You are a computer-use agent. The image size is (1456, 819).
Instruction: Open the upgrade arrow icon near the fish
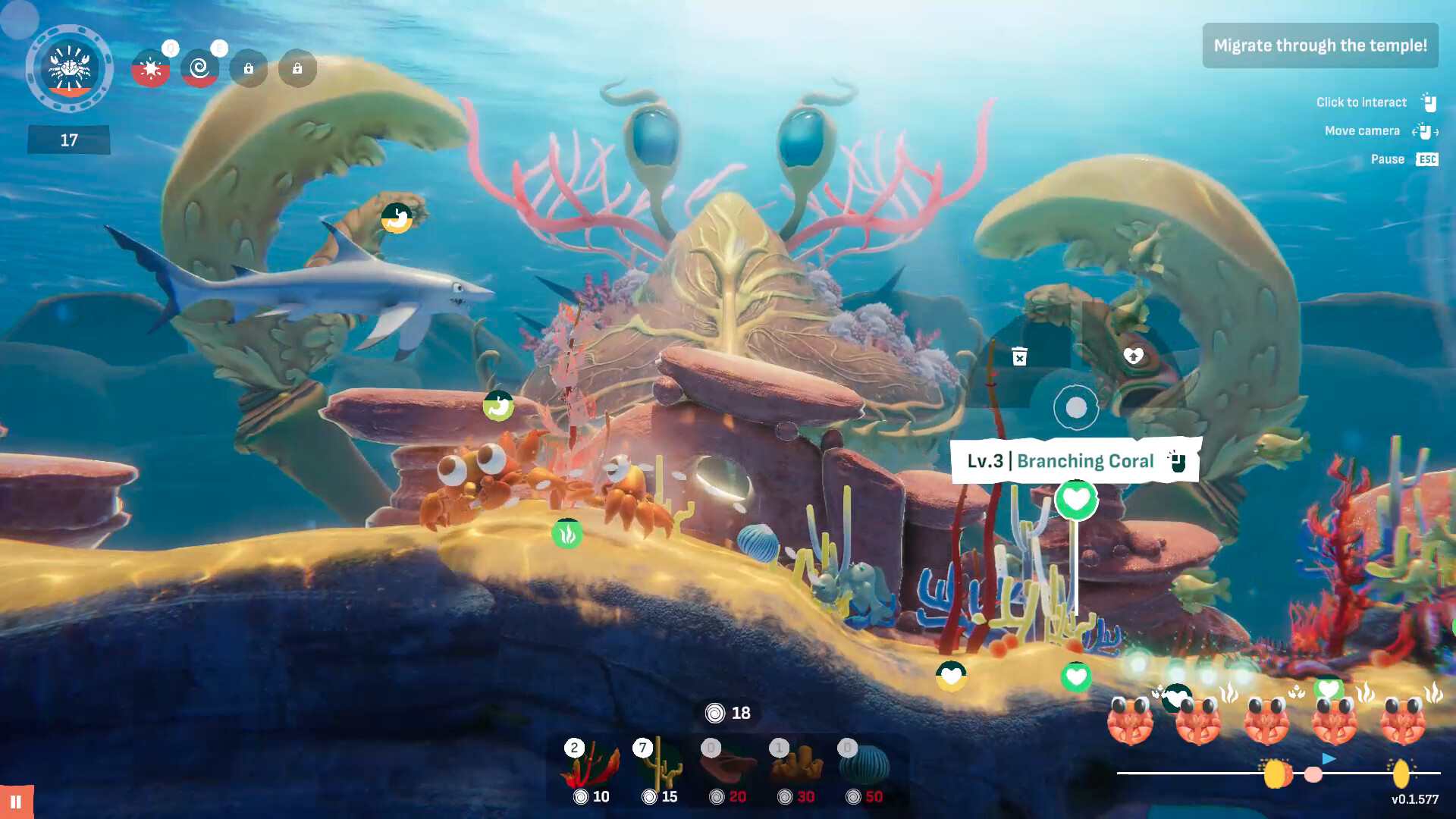pos(1133,353)
